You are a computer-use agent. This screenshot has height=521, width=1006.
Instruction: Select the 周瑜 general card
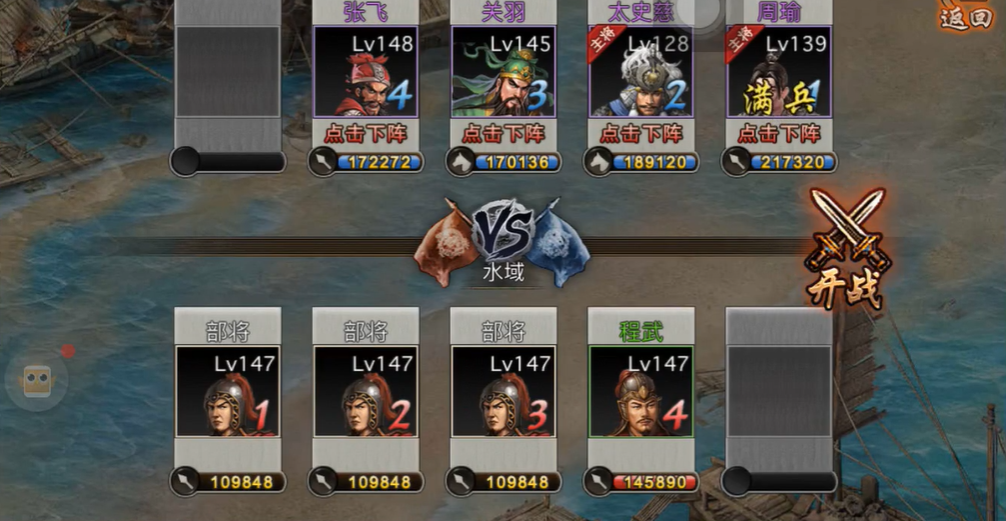click(x=779, y=72)
